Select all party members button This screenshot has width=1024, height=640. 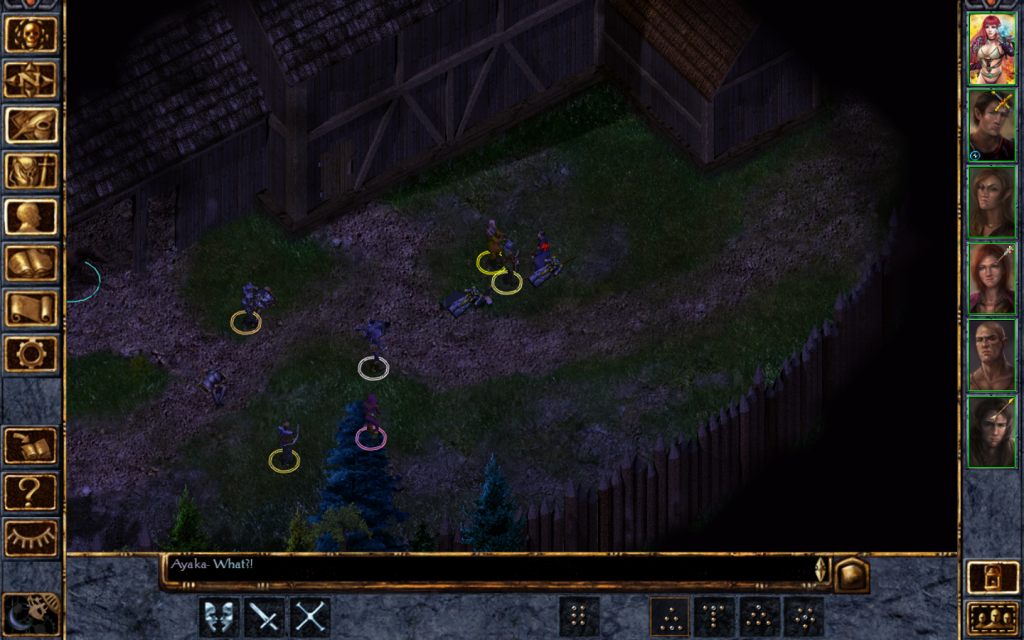[x=992, y=618]
